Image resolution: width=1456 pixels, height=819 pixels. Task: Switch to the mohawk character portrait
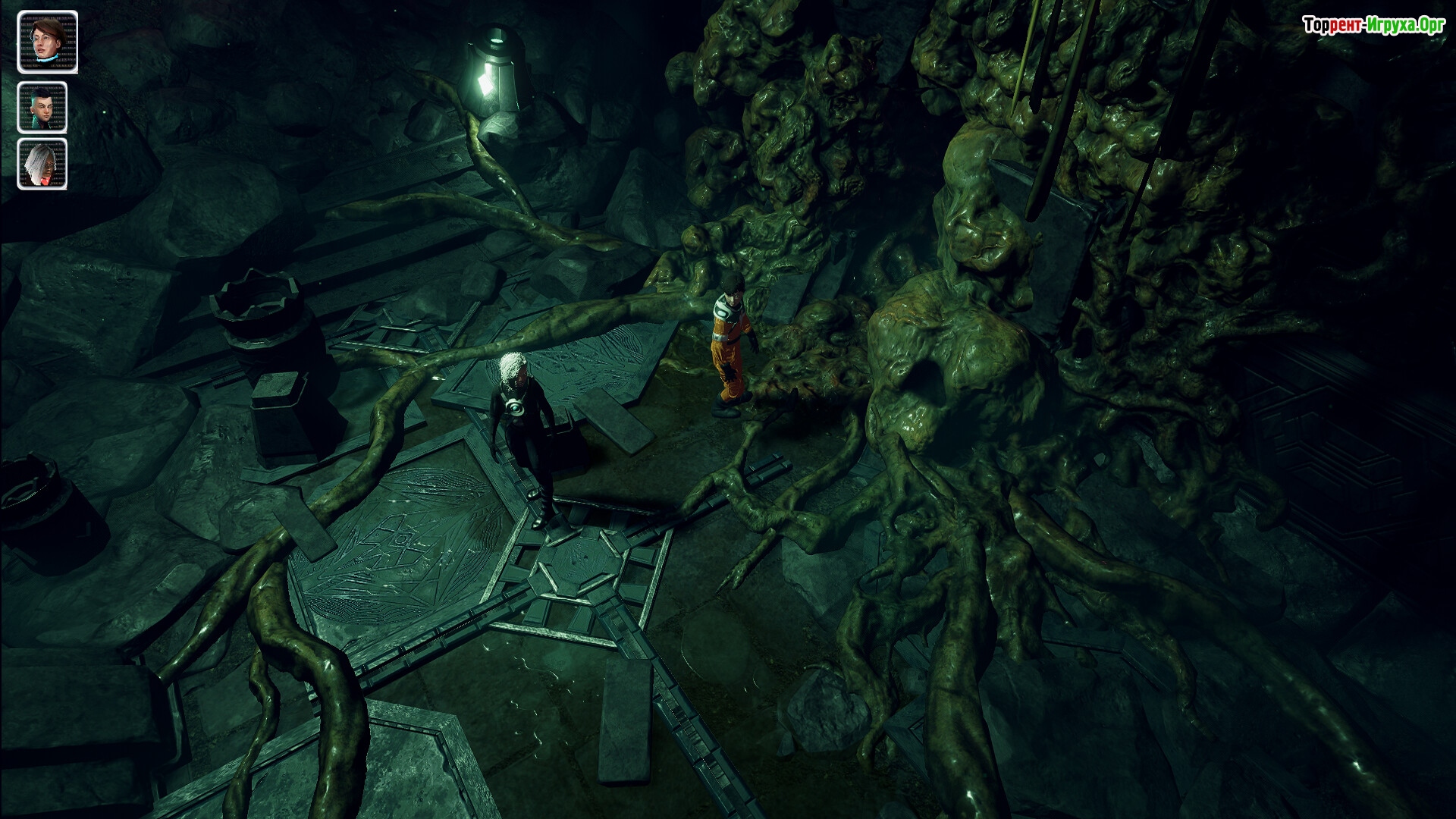tap(42, 108)
